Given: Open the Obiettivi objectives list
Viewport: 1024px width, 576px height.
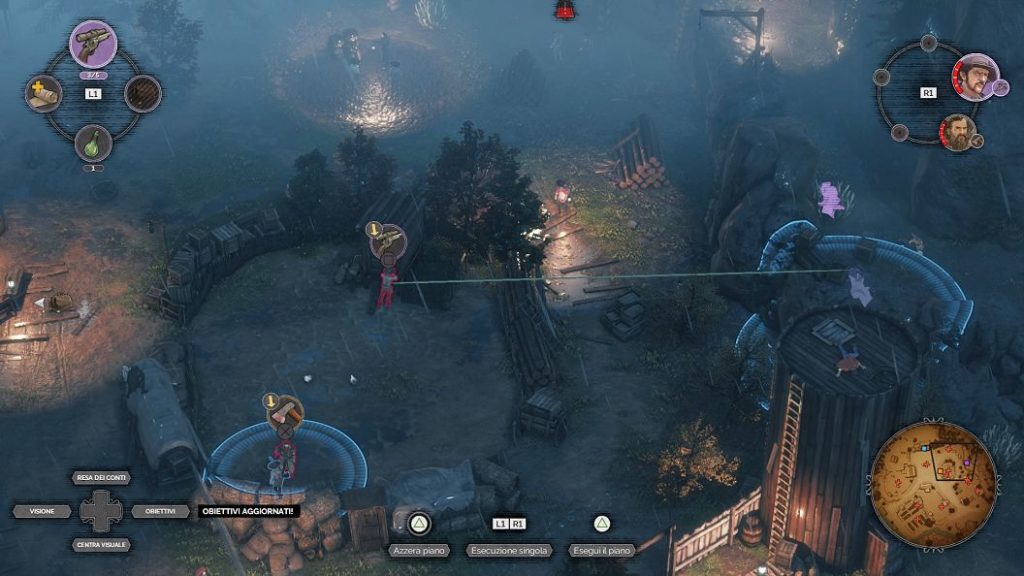Looking at the screenshot, I should (160, 511).
